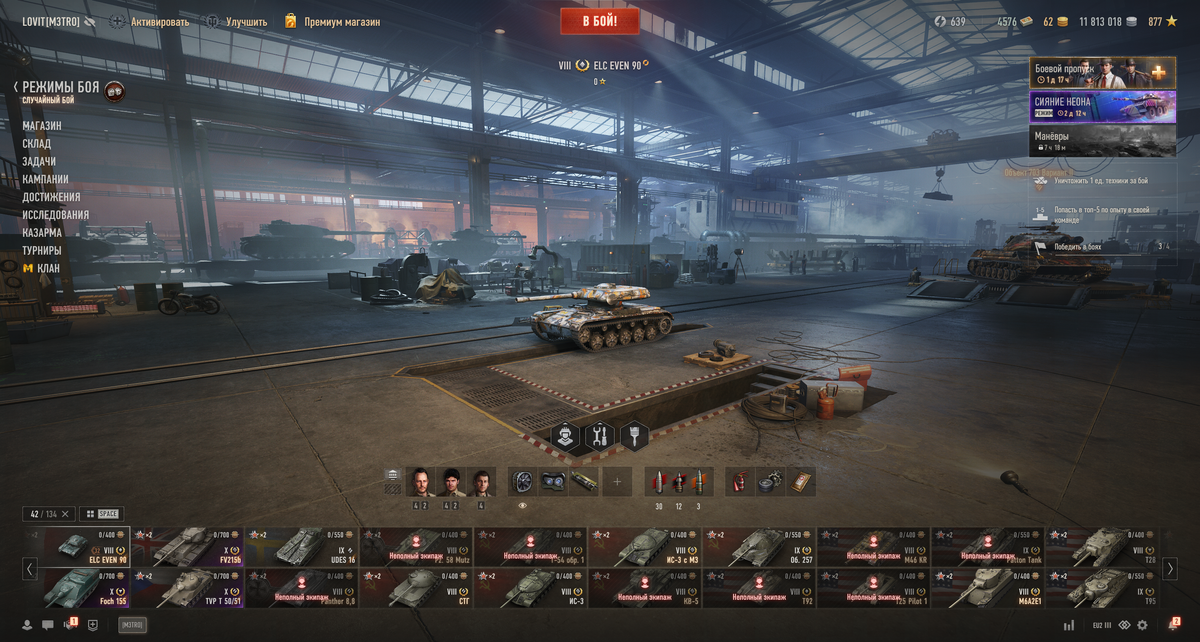This screenshot has height=642, width=1200.
Task: Start the battle with the «В БОЙ!» button
Action: point(599,20)
